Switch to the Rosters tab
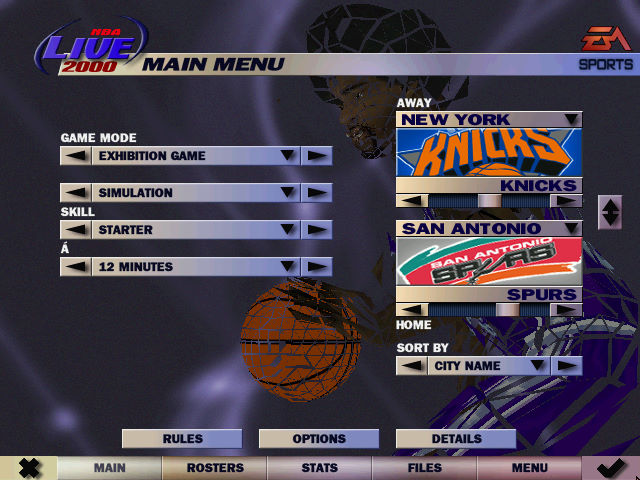This screenshot has width=640, height=480. click(215, 468)
